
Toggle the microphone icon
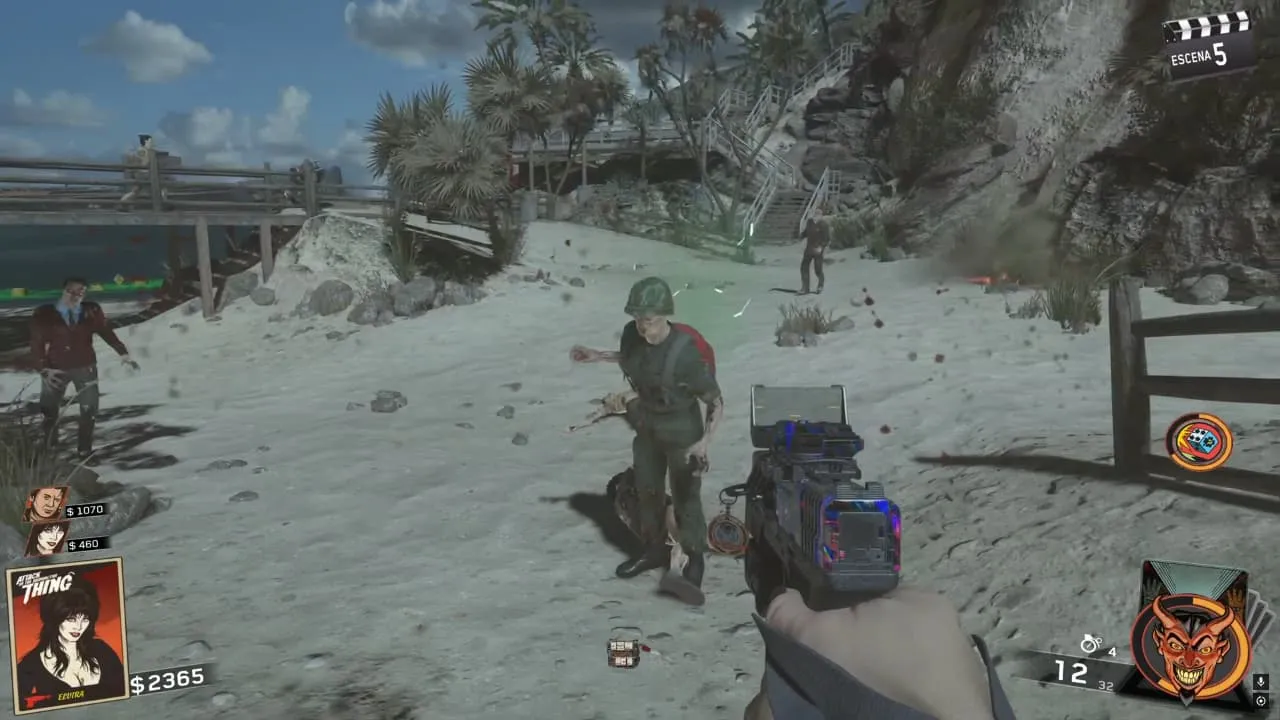[x=1261, y=682]
